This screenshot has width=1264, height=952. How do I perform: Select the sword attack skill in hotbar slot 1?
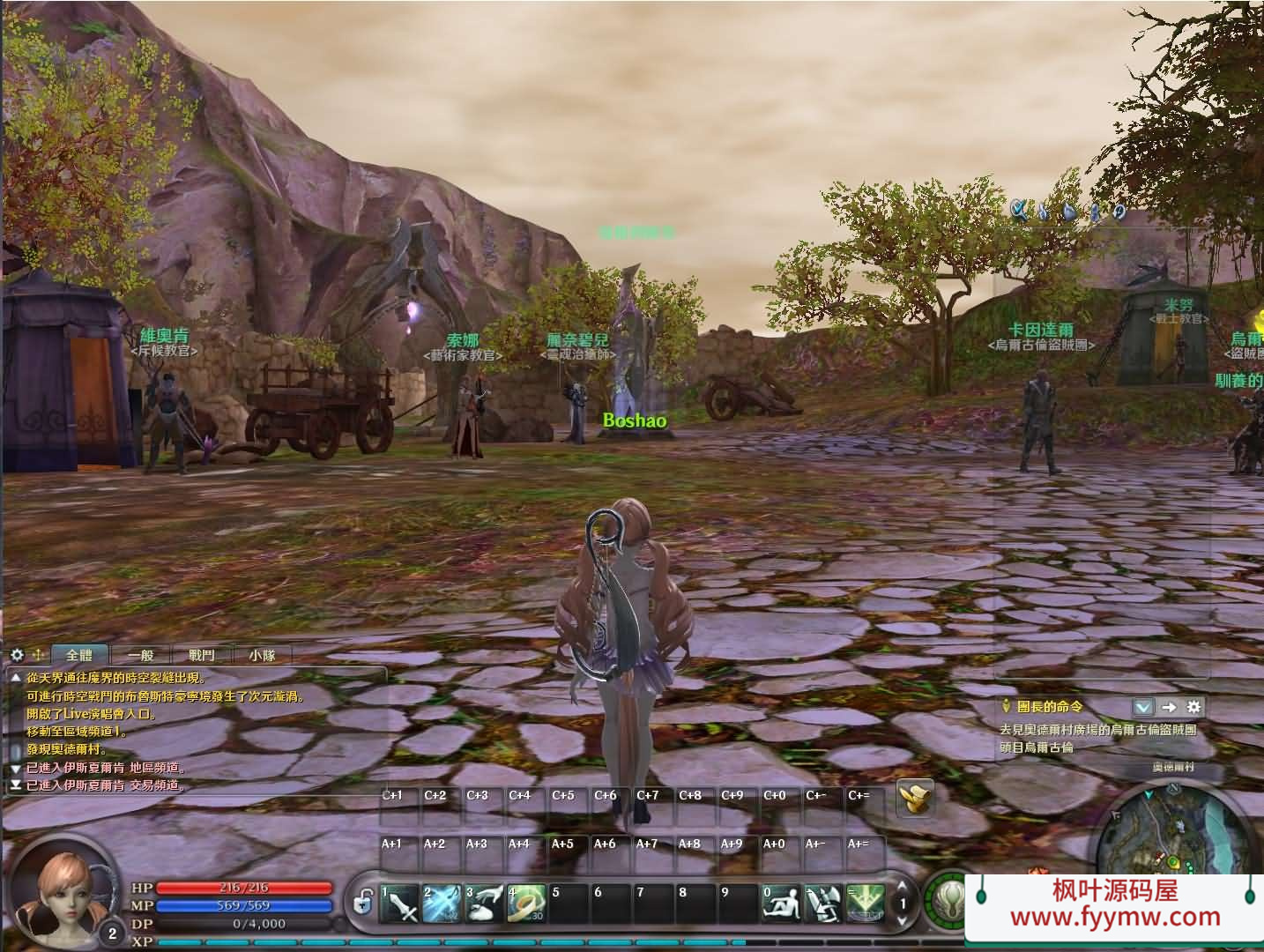pos(398,904)
